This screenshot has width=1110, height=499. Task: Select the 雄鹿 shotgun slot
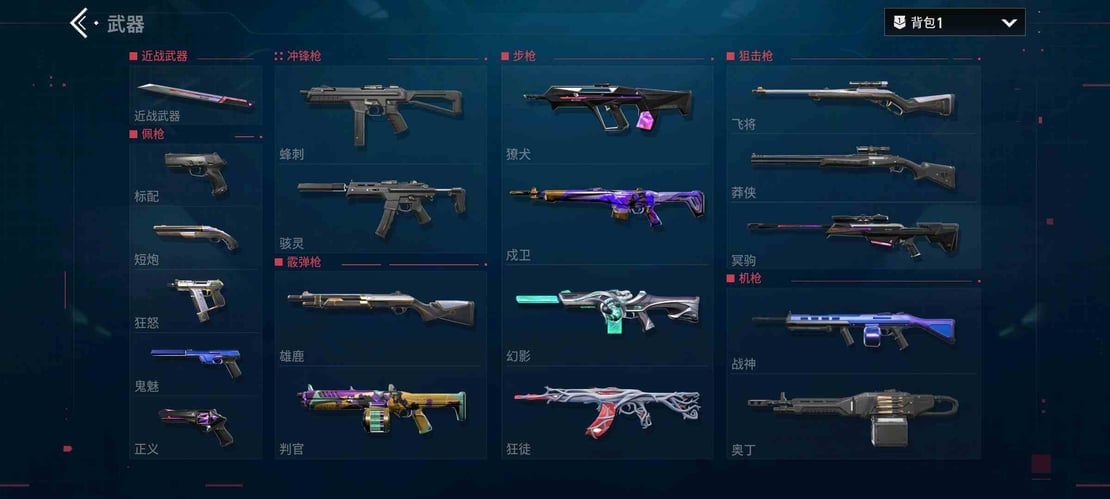tap(380, 312)
